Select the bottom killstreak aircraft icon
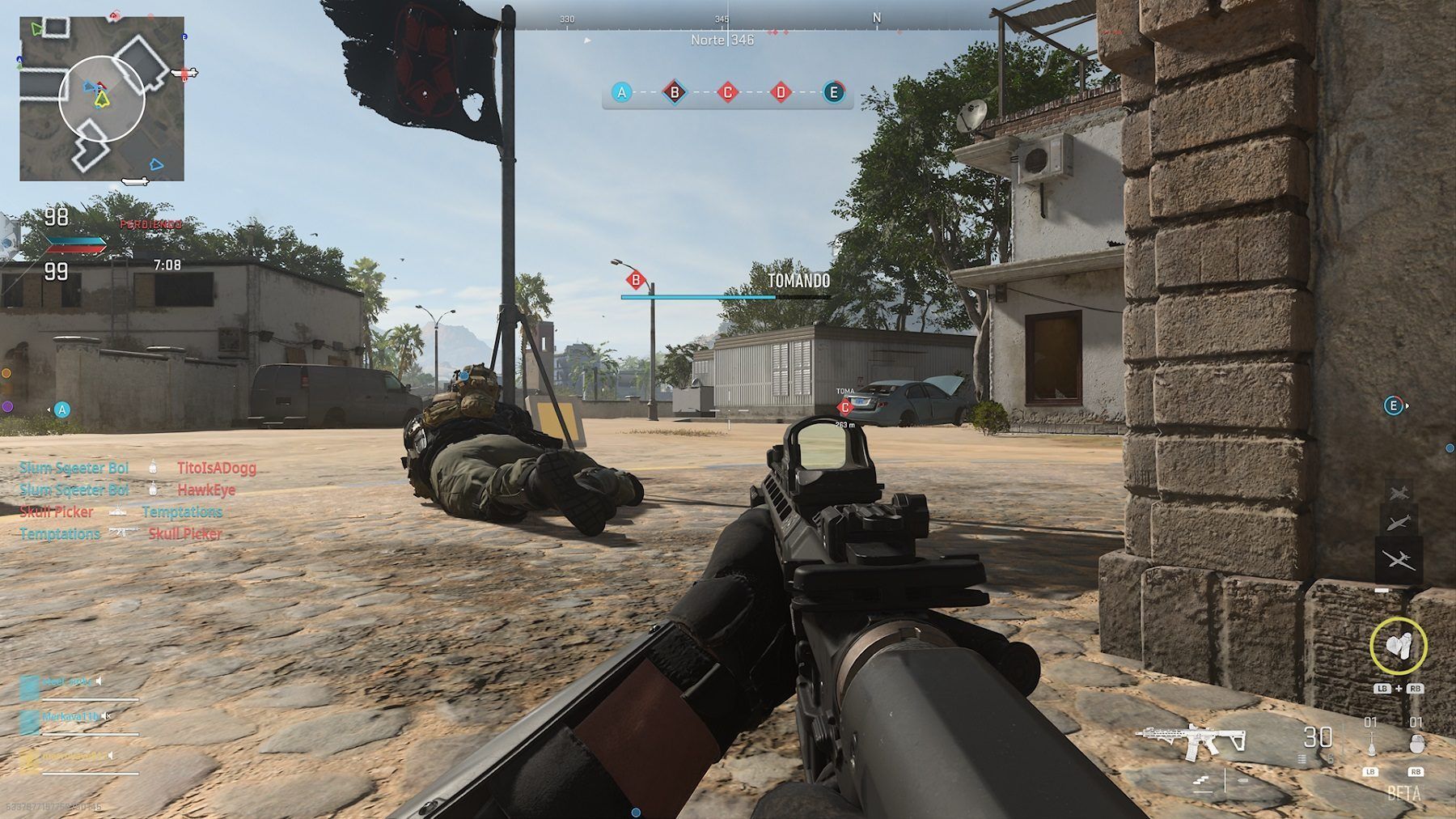 click(1396, 558)
